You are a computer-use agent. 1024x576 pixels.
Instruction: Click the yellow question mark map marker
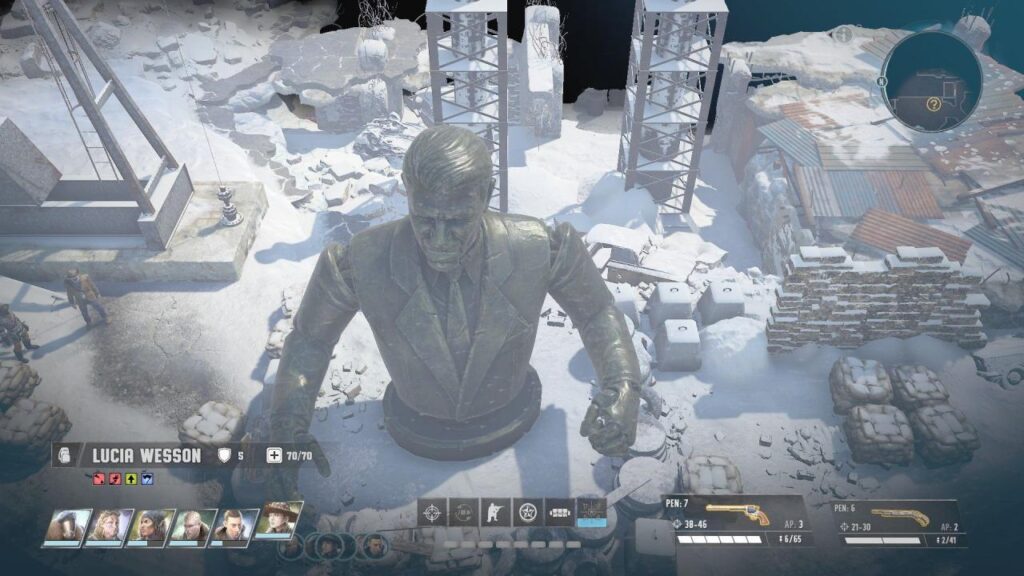(933, 103)
